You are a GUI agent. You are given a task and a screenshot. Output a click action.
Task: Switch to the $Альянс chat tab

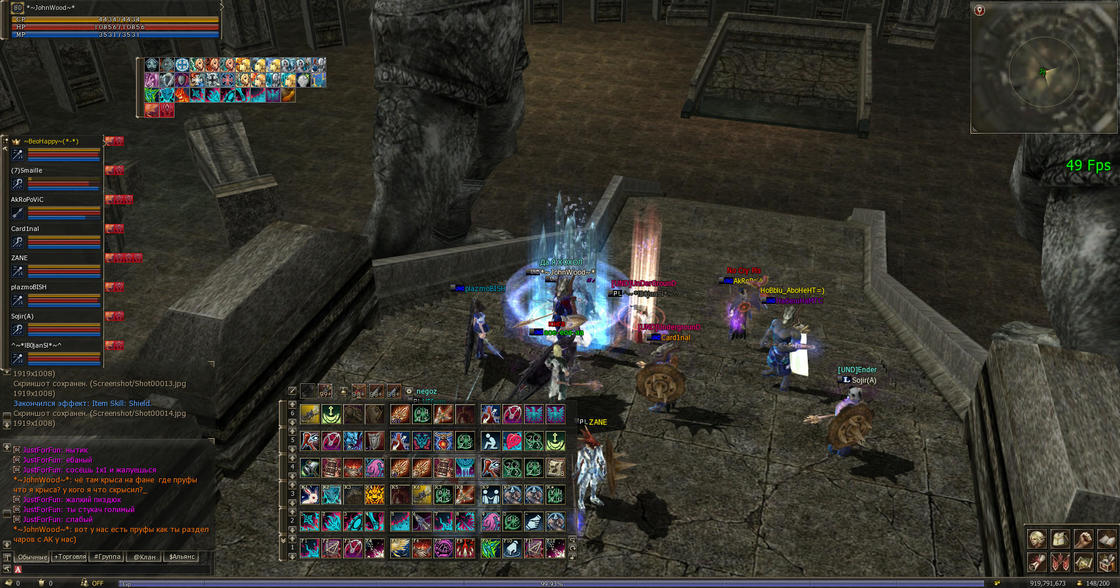pos(182,556)
